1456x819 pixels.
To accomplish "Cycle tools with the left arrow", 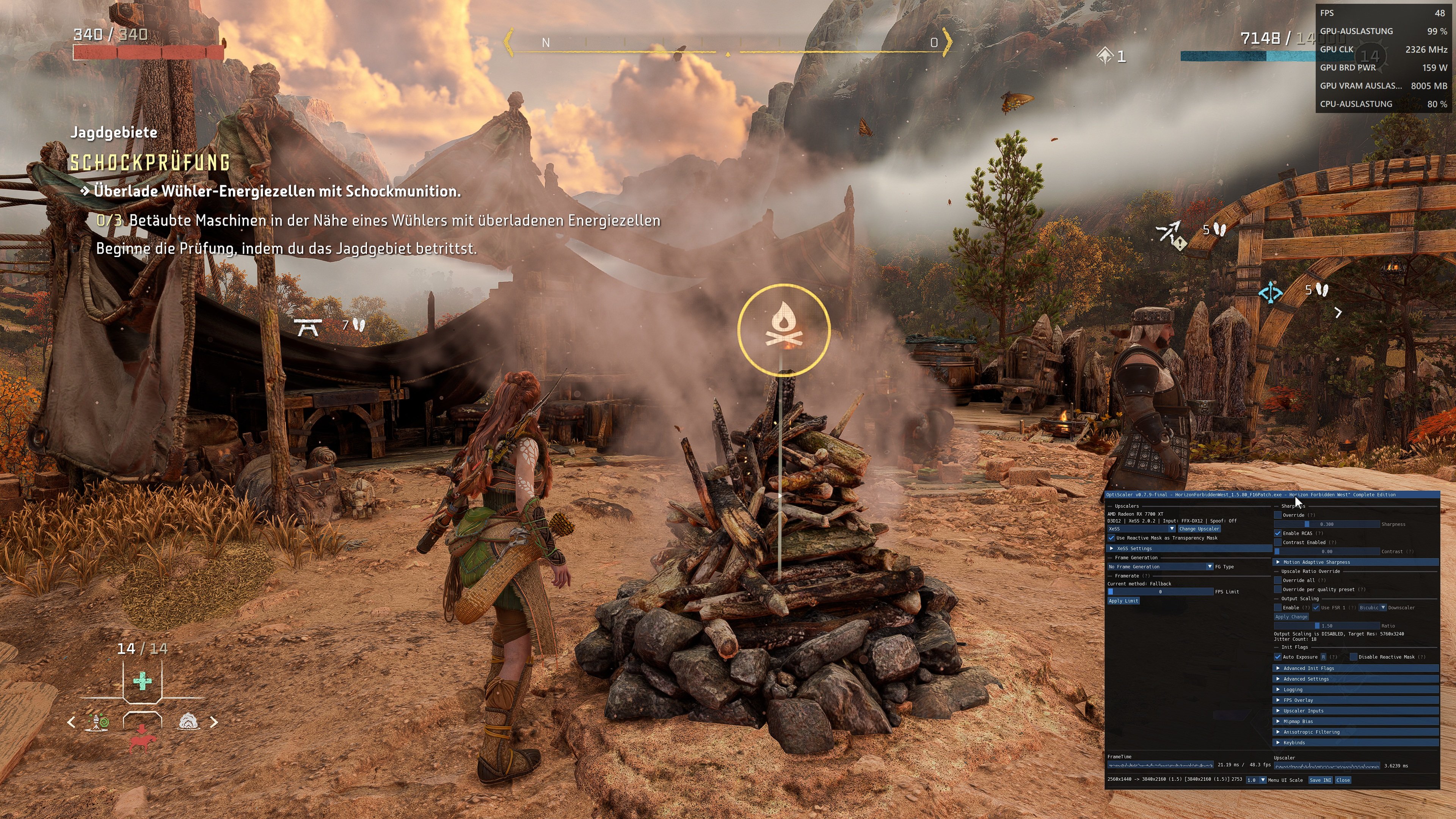I will [71, 722].
